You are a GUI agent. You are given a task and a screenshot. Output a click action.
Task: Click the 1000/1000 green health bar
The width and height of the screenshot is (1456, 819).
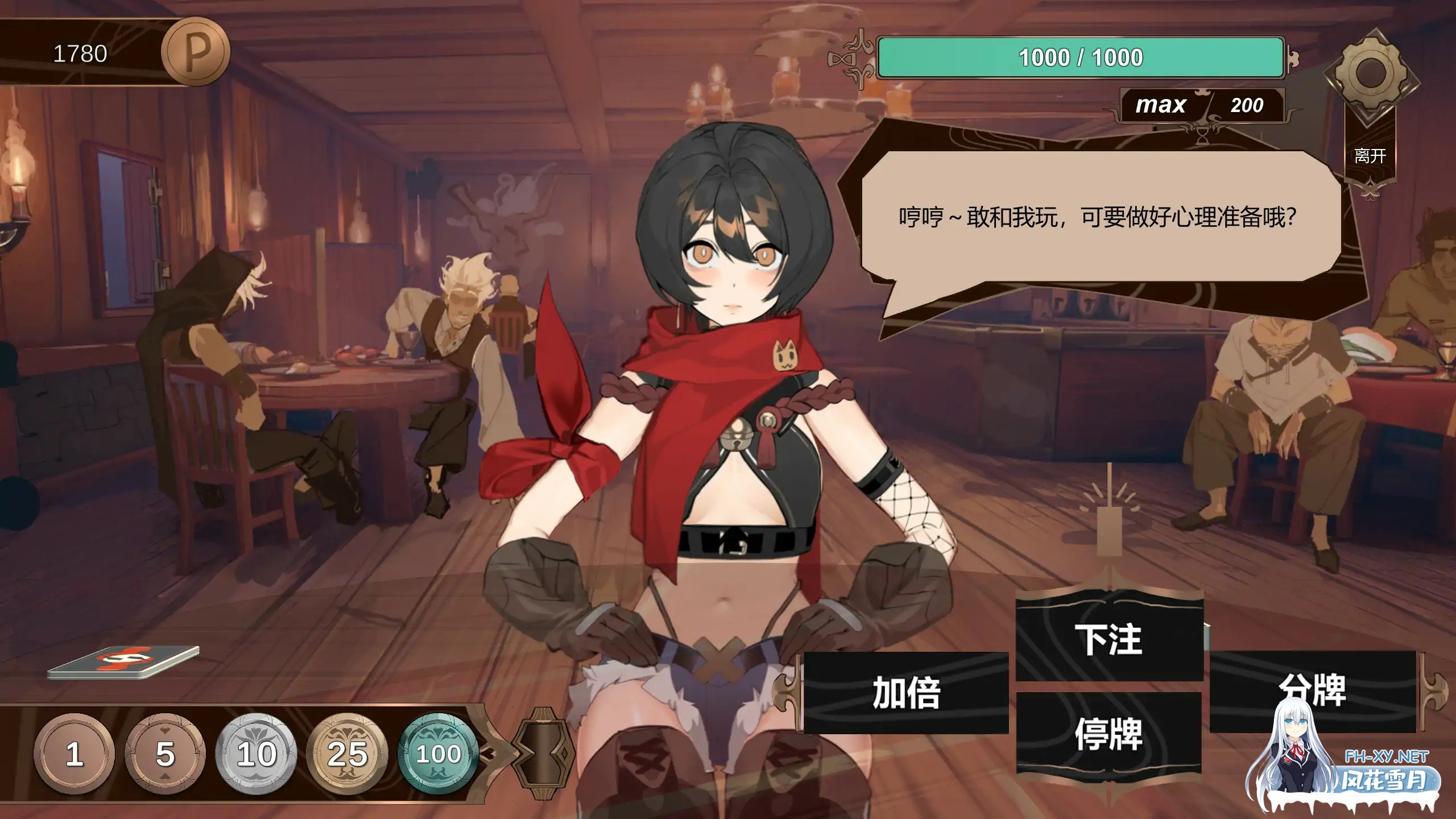[1081, 57]
